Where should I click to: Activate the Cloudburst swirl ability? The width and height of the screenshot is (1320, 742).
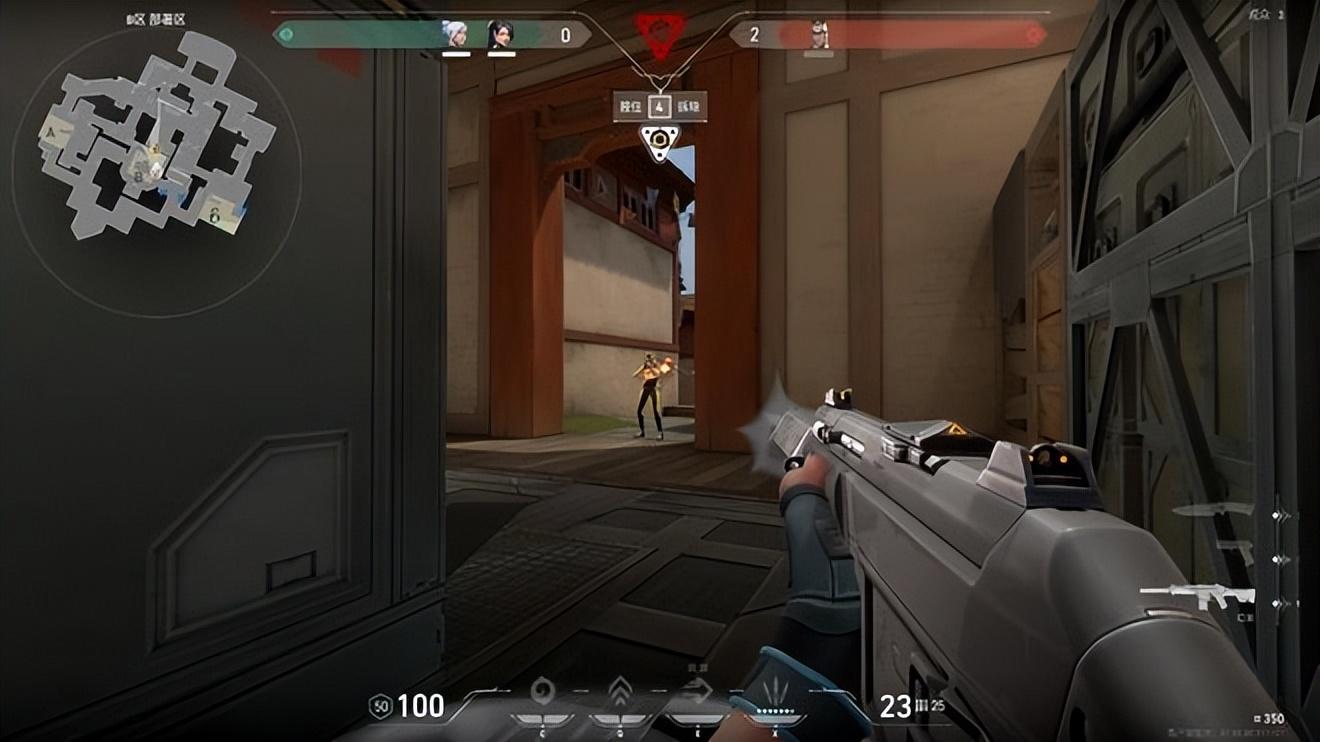tap(541, 691)
